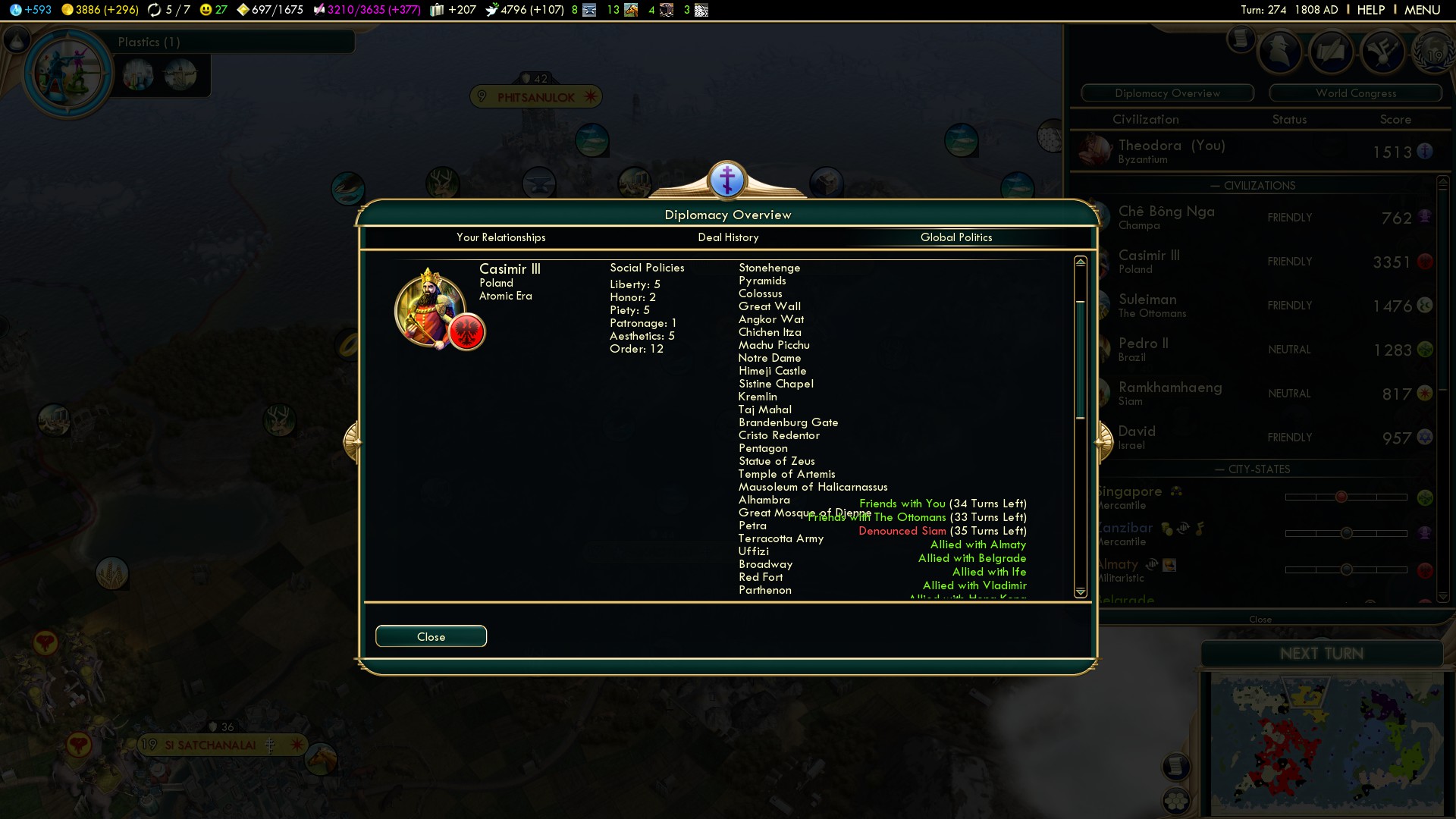The height and width of the screenshot is (819, 1456).
Task: Click the minimap
Action: pyautogui.click(x=1327, y=743)
